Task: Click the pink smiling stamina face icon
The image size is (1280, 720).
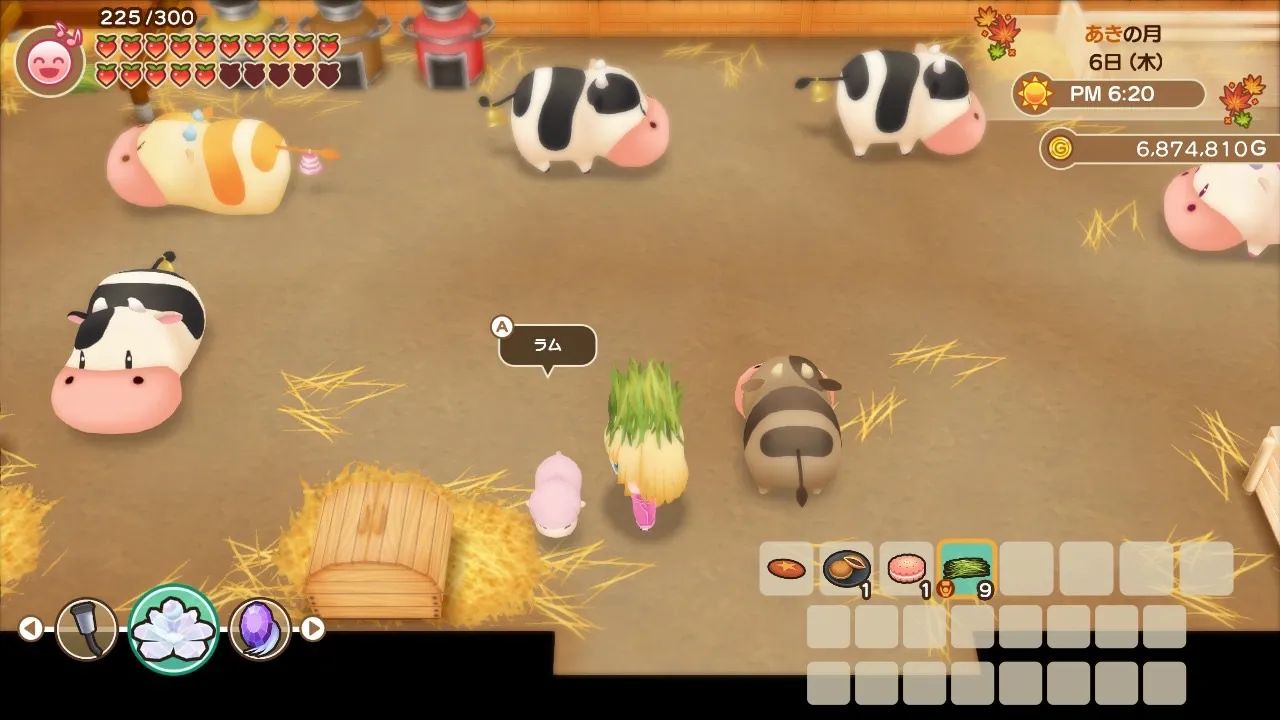Action: [x=49, y=62]
